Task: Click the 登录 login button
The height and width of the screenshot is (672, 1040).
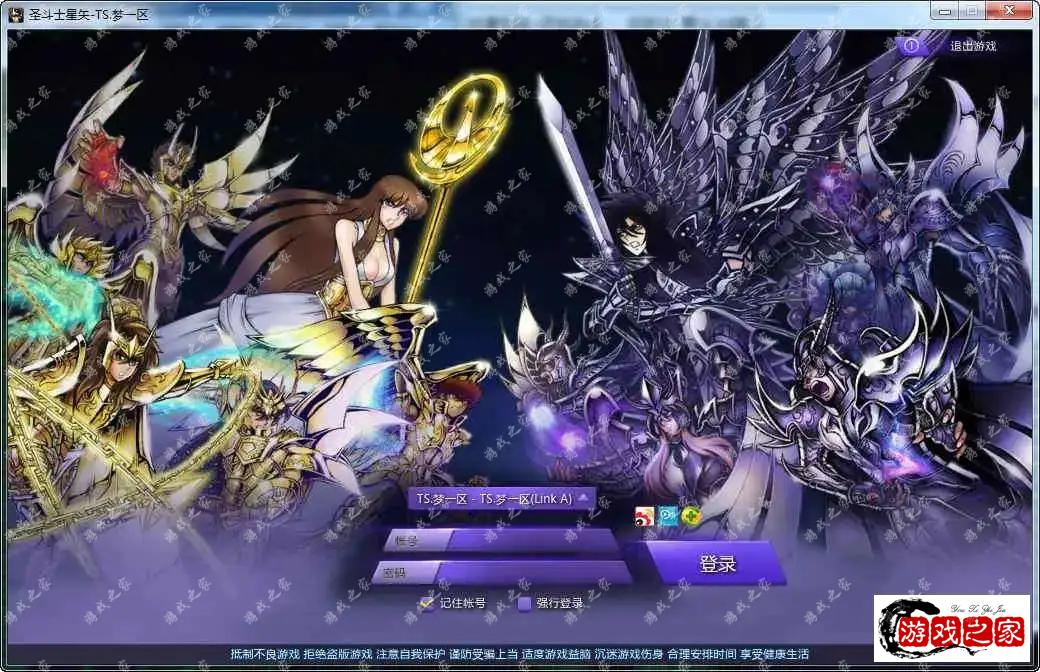Action: point(717,563)
